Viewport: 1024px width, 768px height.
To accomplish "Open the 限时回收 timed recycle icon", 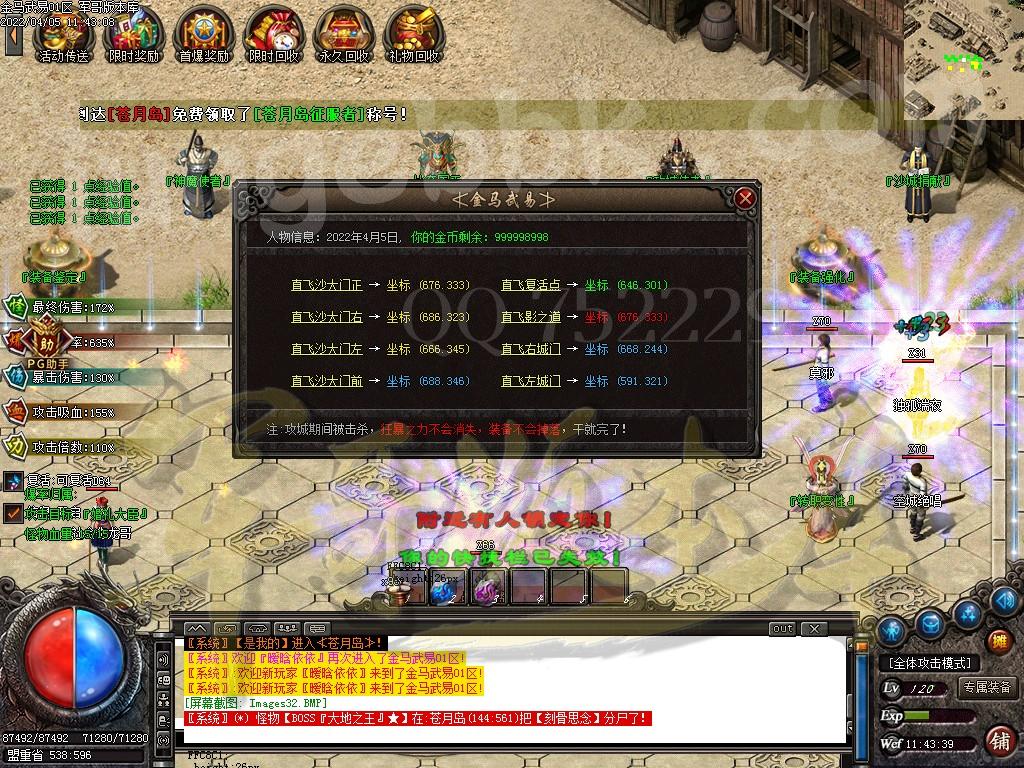I will pyautogui.click(x=273, y=34).
